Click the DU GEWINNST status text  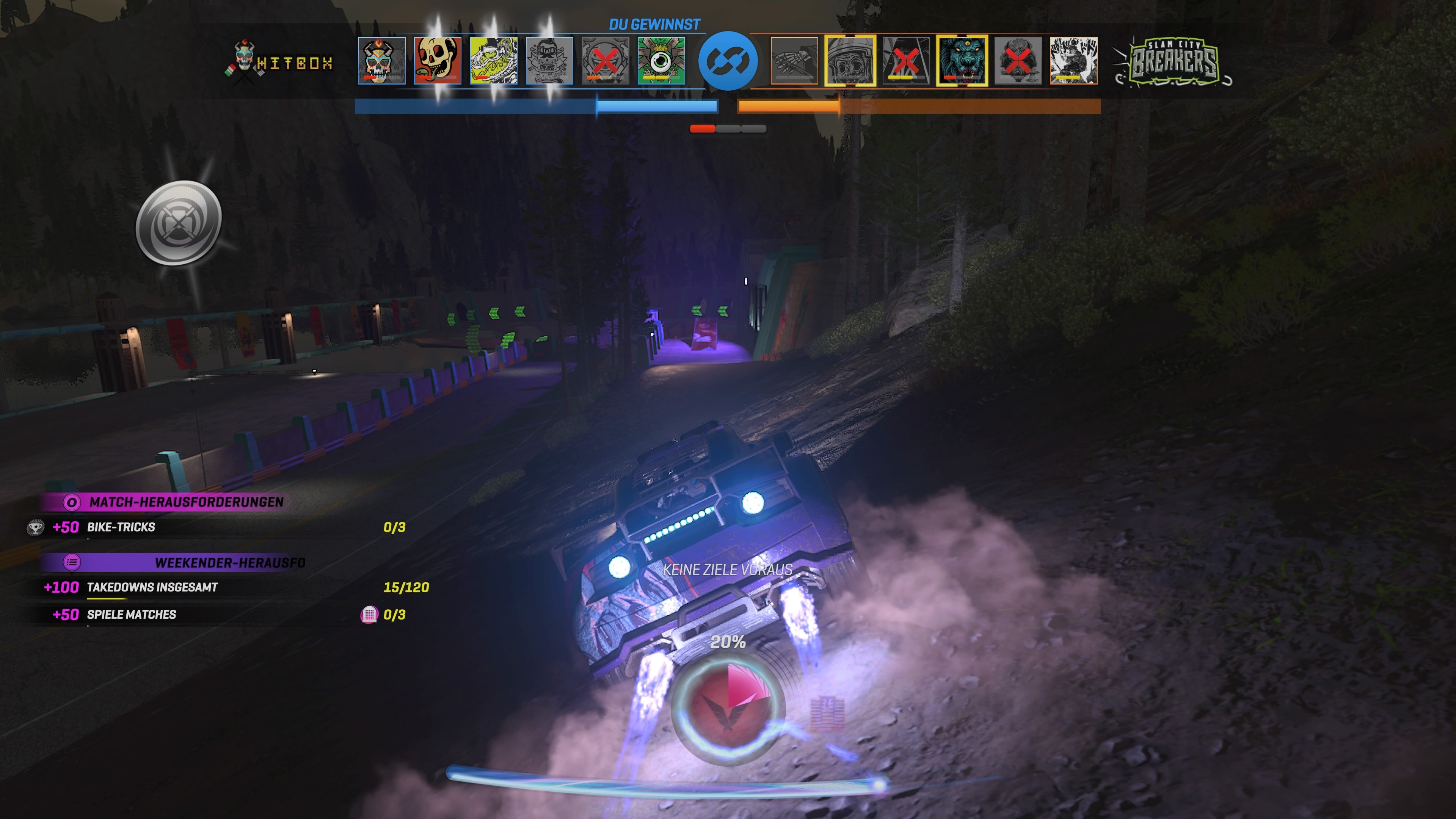point(654,24)
